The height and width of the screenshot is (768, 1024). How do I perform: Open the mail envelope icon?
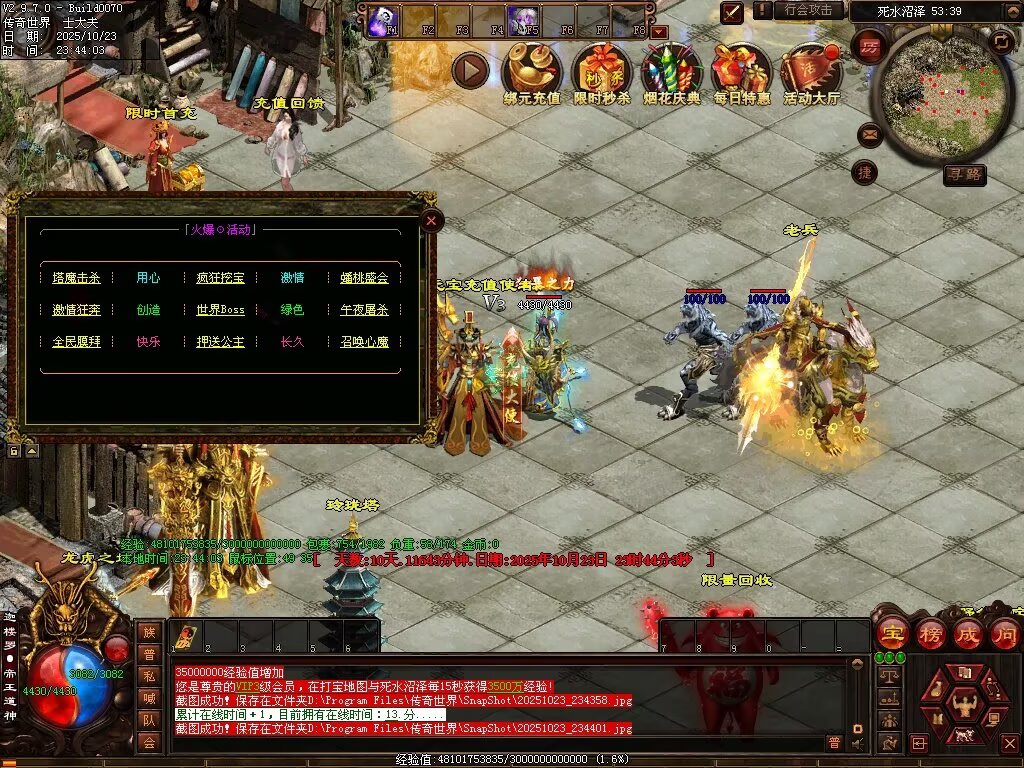tap(868, 133)
